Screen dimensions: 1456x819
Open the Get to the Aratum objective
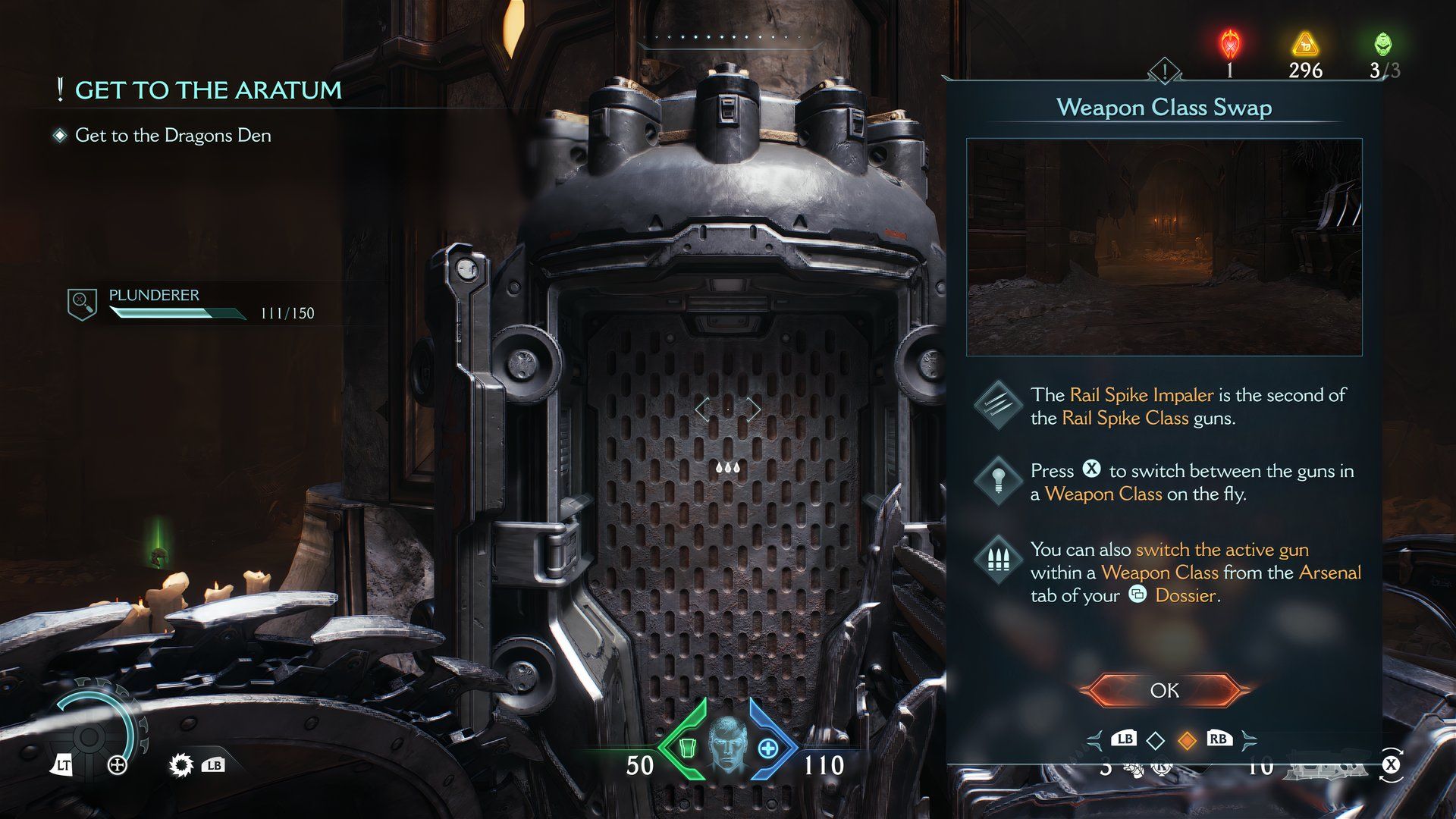[208, 90]
